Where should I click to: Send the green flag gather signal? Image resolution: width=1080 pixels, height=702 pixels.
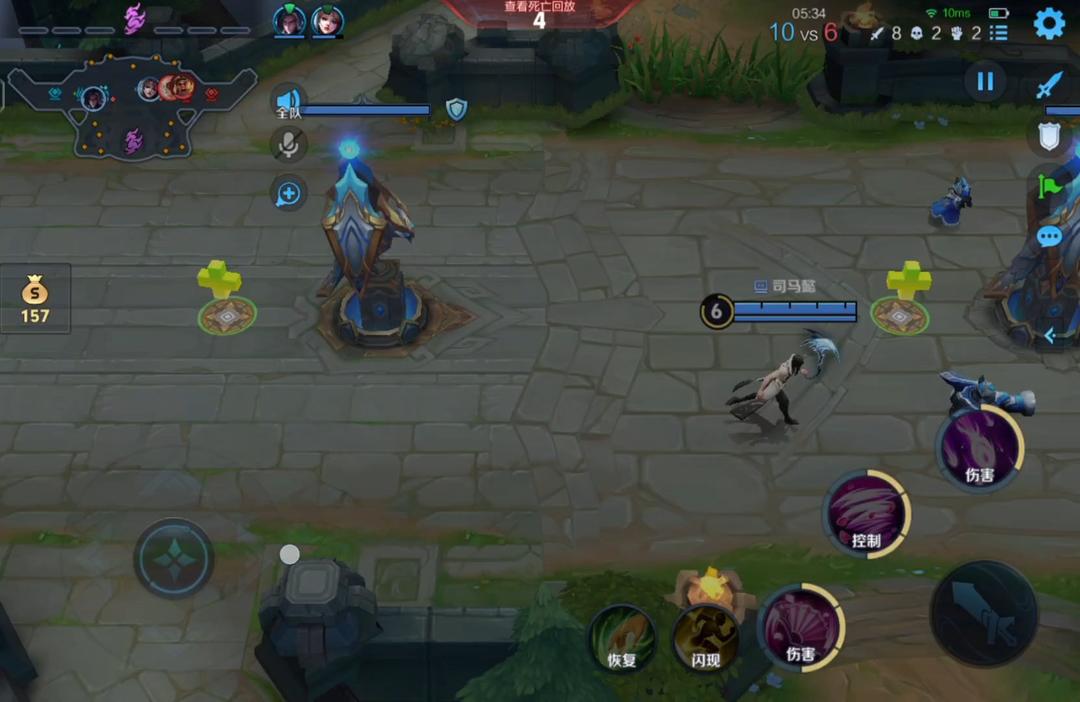tap(1050, 186)
